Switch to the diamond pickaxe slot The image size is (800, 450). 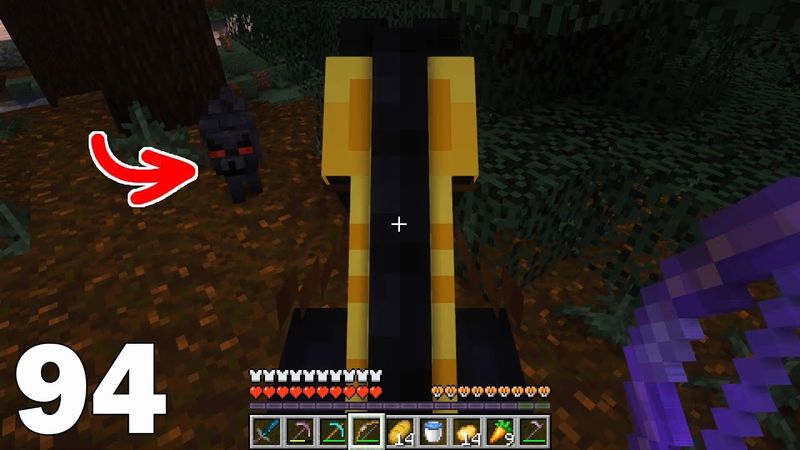(331, 431)
